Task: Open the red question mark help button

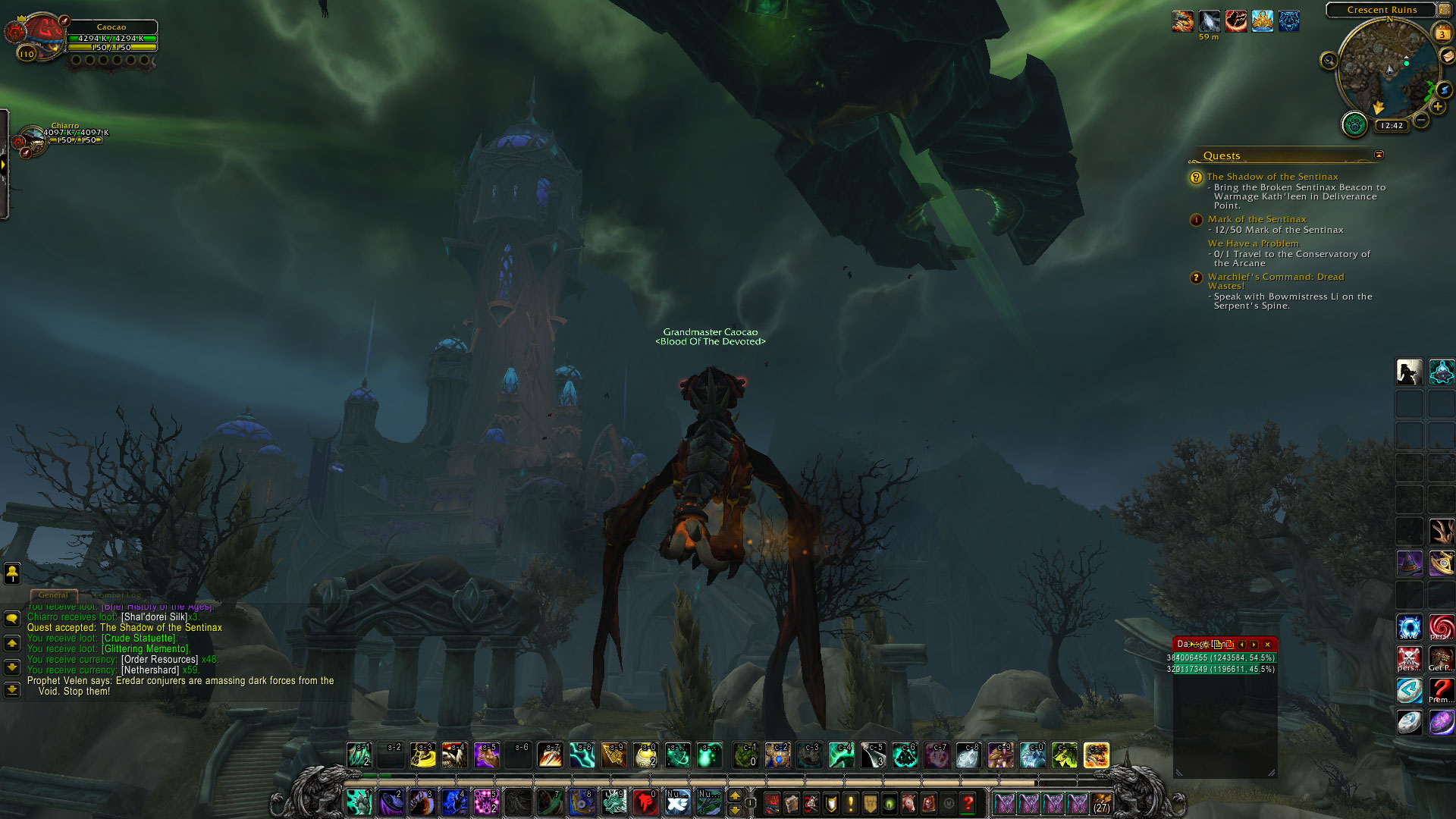Action: tap(968, 803)
